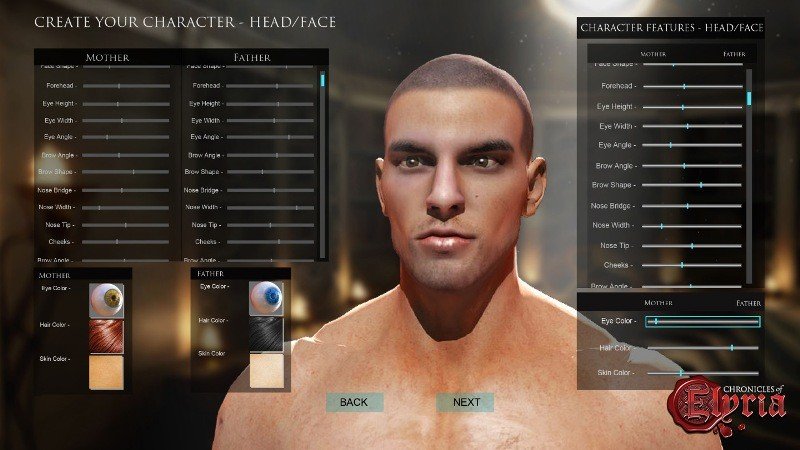
Task: Set the Character Features Skin Color blend slider
Action: (681, 373)
